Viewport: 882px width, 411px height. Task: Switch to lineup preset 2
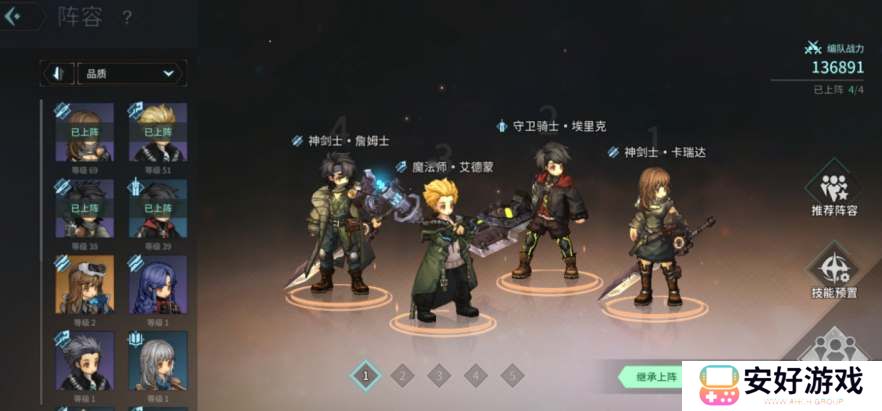(402, 376)
